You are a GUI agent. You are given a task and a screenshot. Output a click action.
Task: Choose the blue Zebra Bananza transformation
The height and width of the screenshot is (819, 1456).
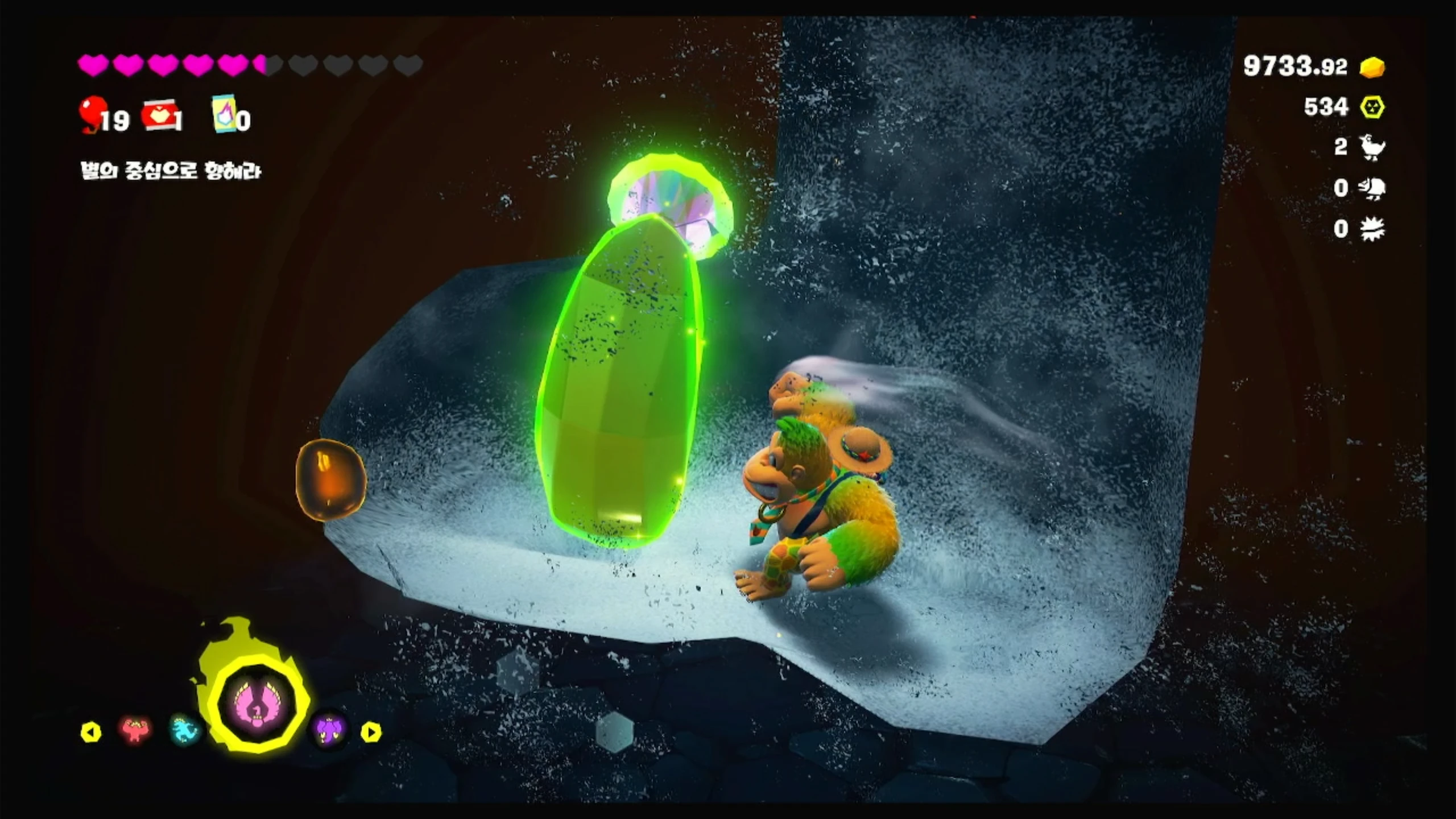pos(186,730)
